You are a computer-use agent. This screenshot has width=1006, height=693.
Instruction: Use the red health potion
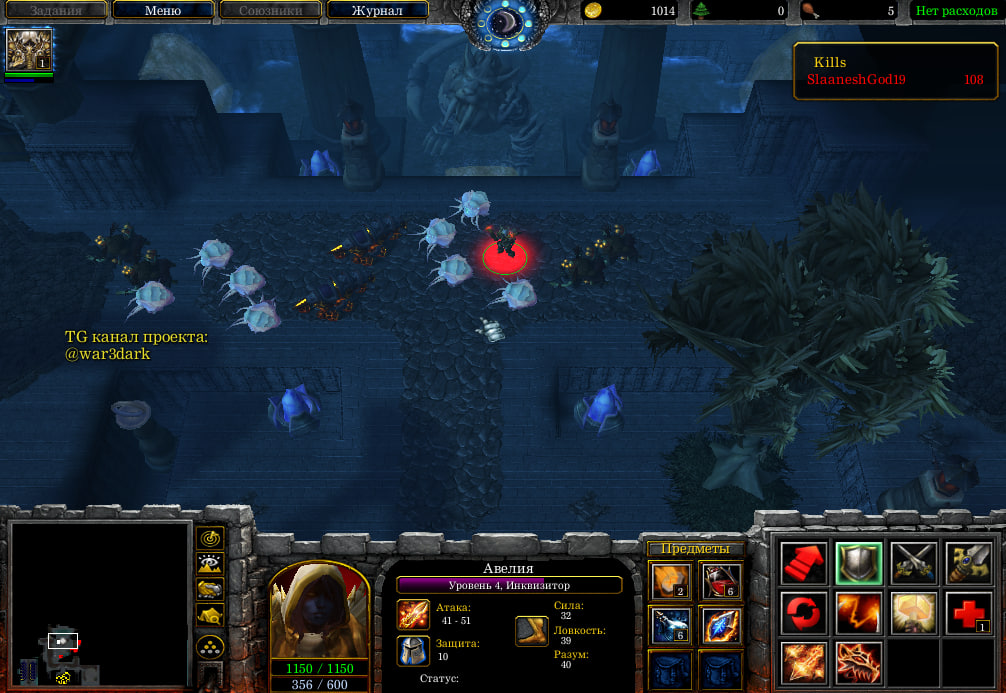pyautogui.click(x=719, y=580)
